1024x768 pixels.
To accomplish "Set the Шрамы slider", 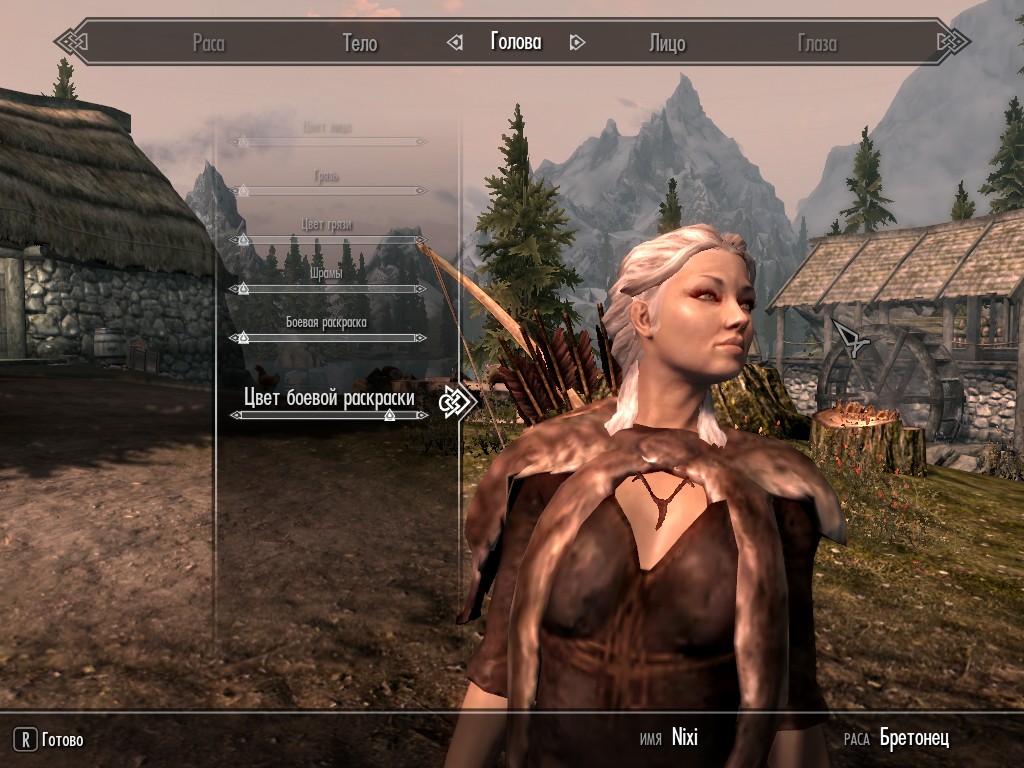I will coord(328,289).
